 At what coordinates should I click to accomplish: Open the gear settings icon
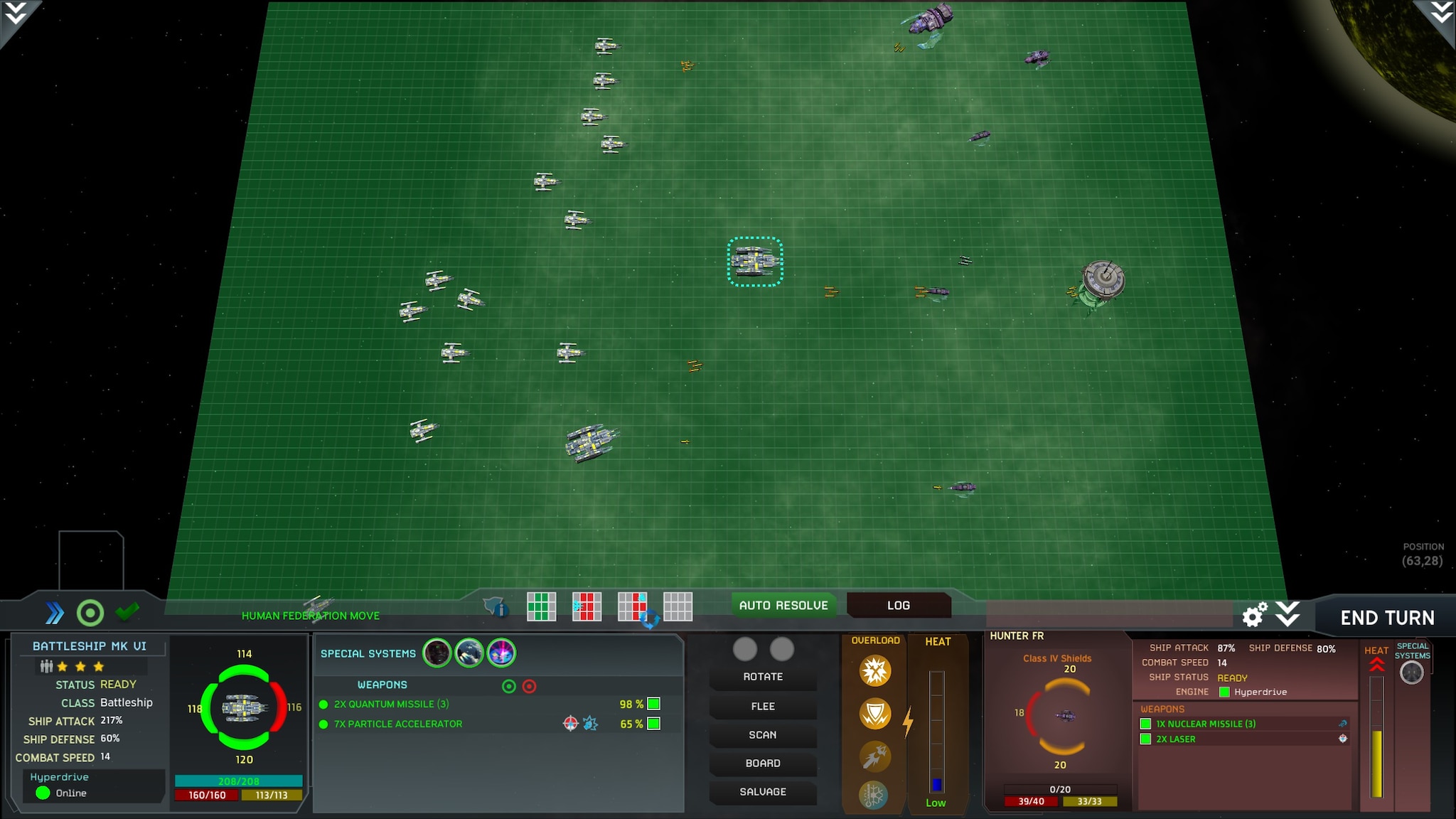[1254, 615]
